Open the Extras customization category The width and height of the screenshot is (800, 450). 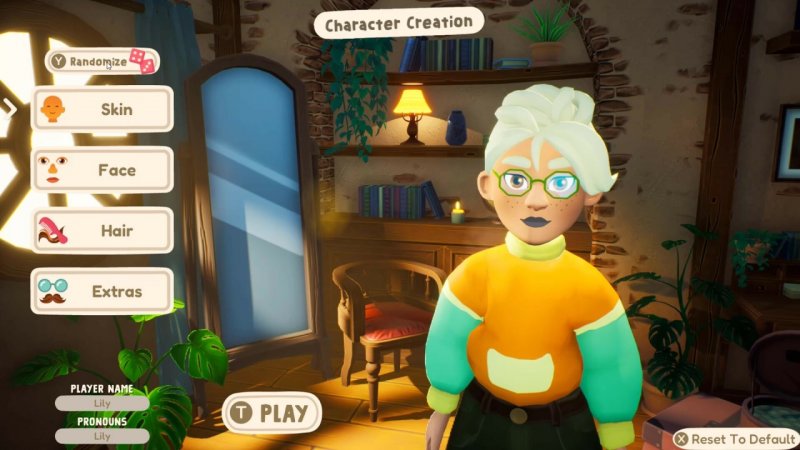point(102,292)
